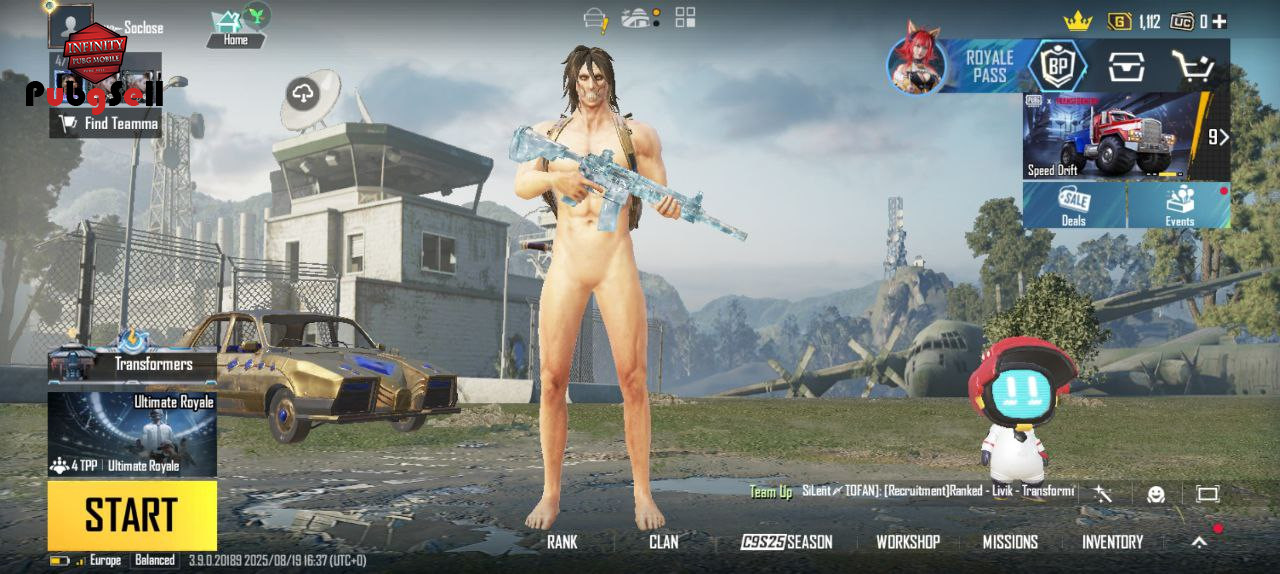Open the Transformers event button
Viewport: 1280px width, 574px height.
pyautogui.click(x=132, y=360)
